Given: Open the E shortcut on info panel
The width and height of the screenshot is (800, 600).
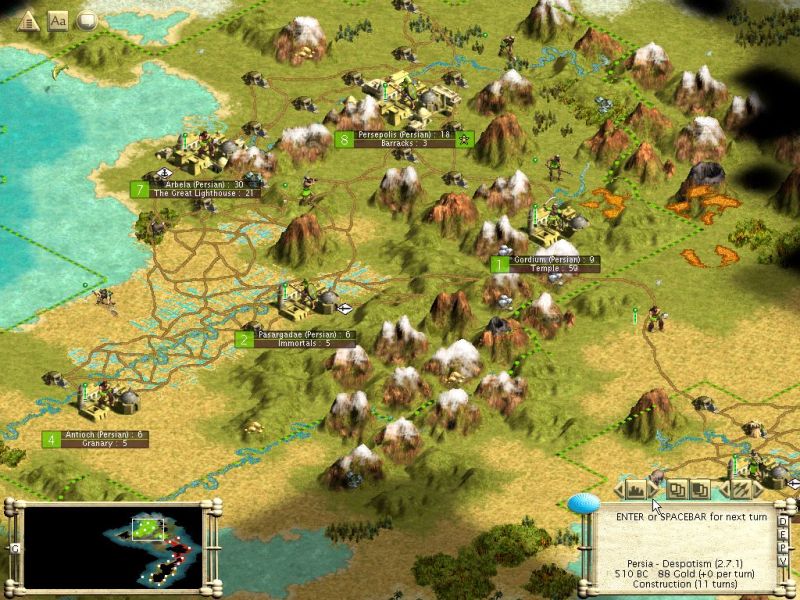Looking at the screenshot, I should pyautogui.click(x=783, y=533).
